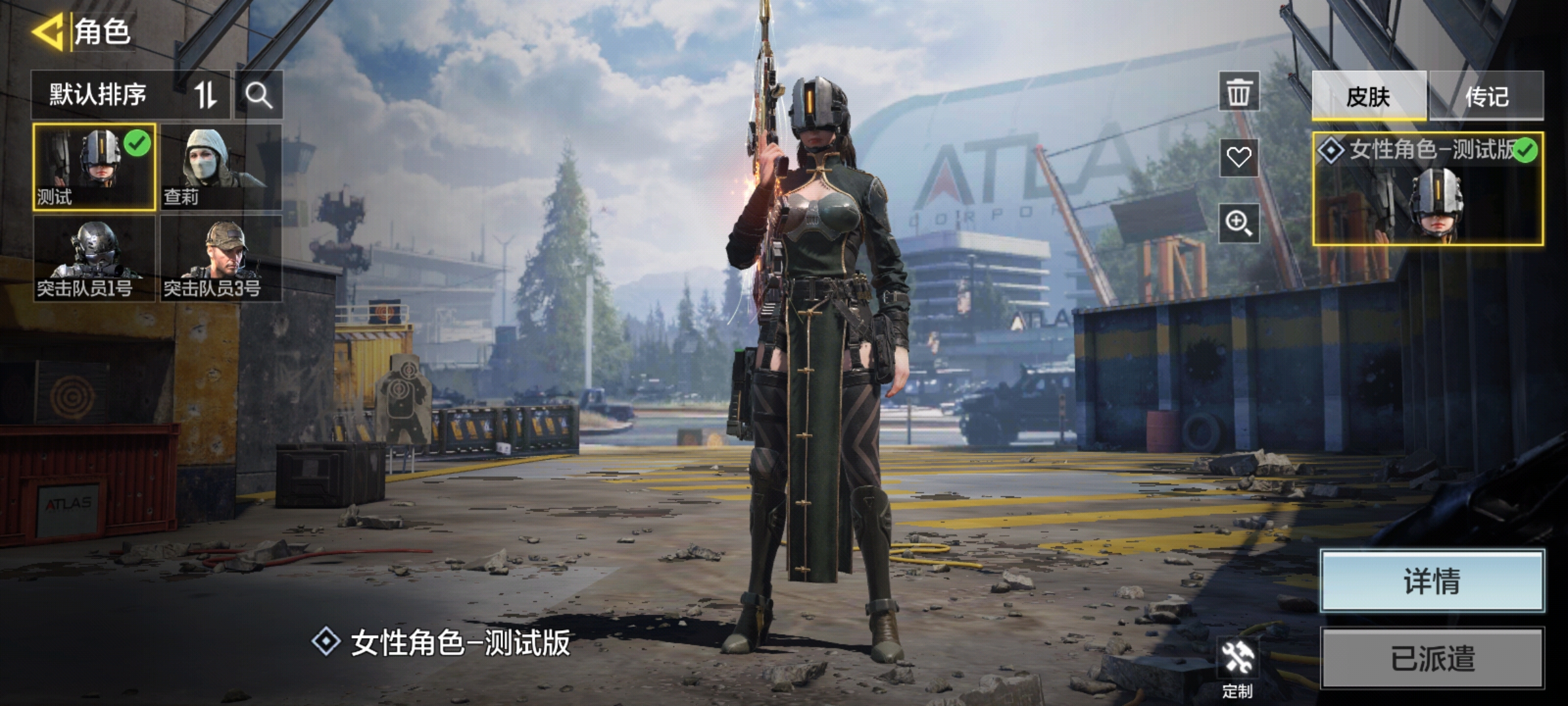View skin 详情 details
Viewport: 1568px width, 706px height.
click(1431, 581)
